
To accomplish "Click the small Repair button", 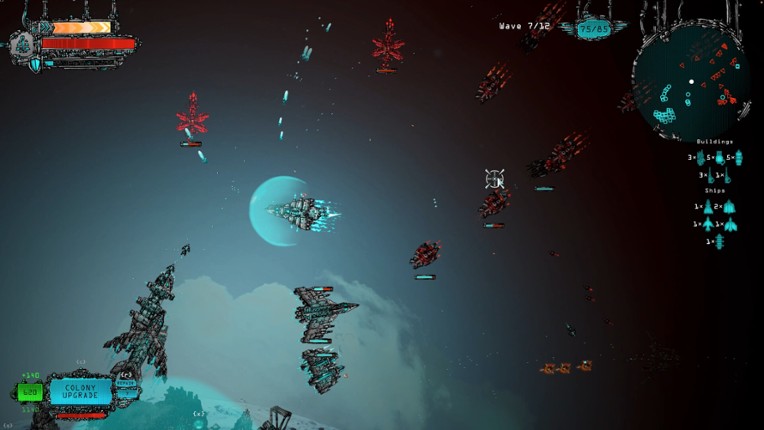I will click(126, 383).
